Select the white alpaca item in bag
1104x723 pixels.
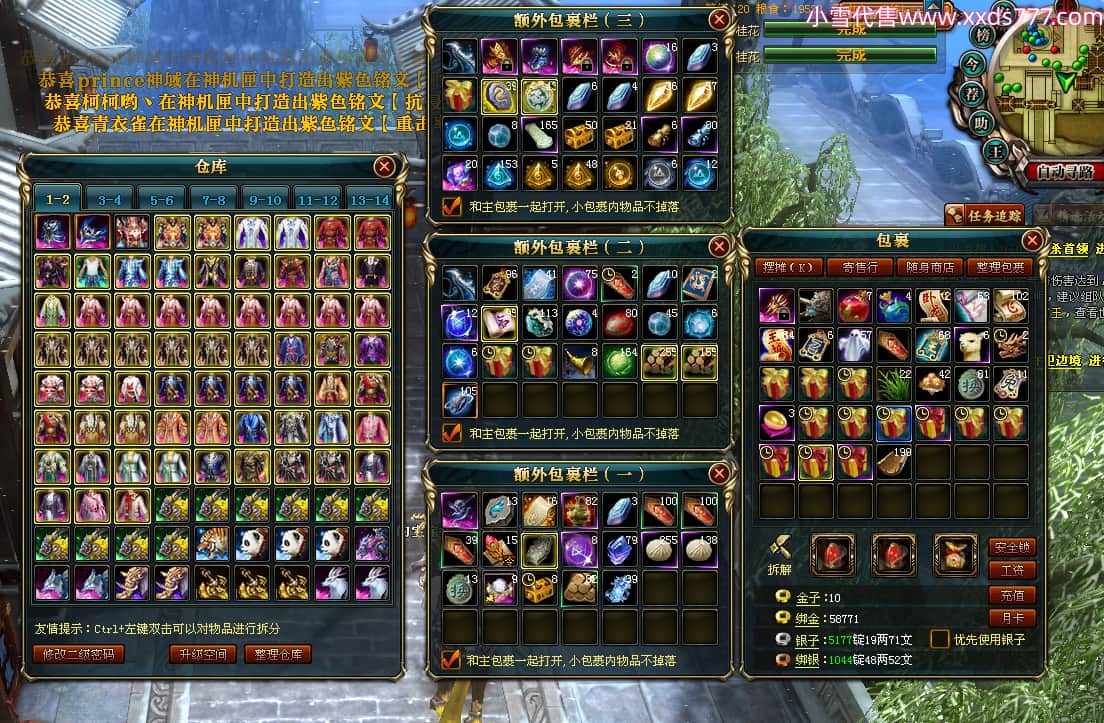coord(970,343)
